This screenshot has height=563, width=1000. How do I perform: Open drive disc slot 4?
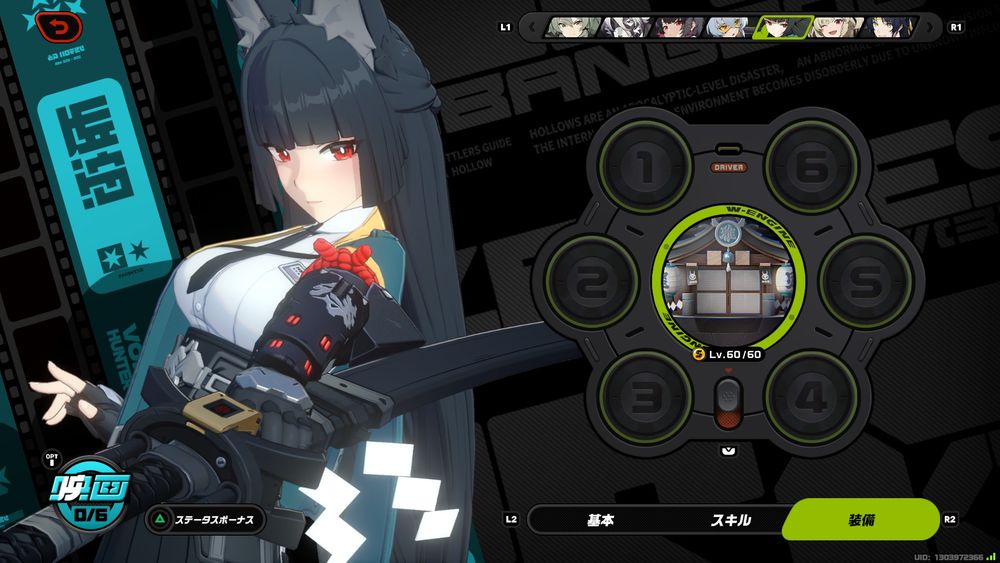pos(812,399)
